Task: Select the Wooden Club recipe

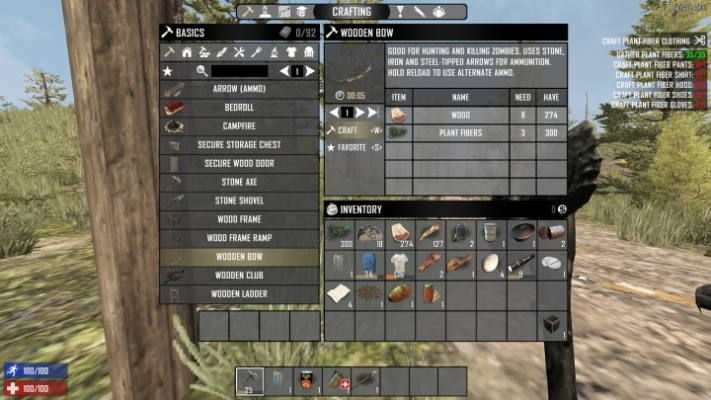Action: (238, 275)
